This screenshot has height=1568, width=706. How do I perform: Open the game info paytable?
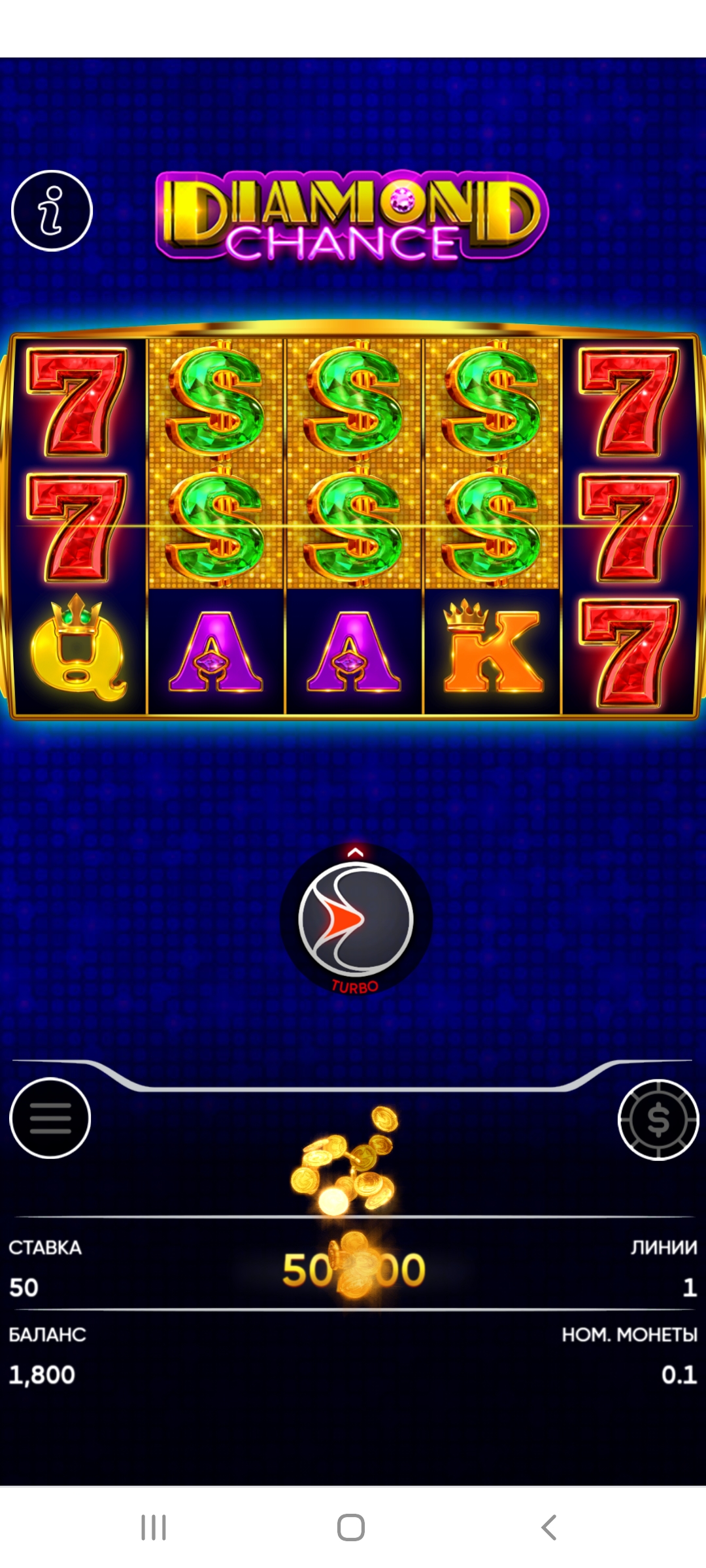pos(52,210)
